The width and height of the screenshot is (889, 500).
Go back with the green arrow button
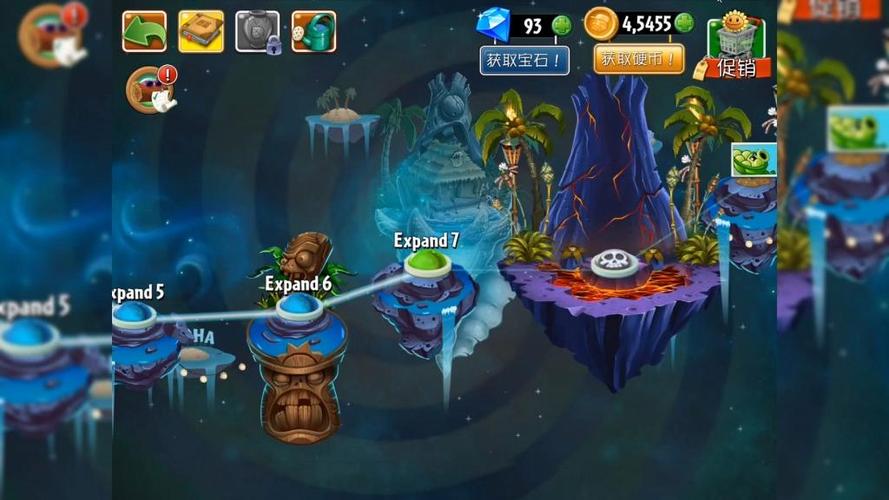[x=144, y=31]
